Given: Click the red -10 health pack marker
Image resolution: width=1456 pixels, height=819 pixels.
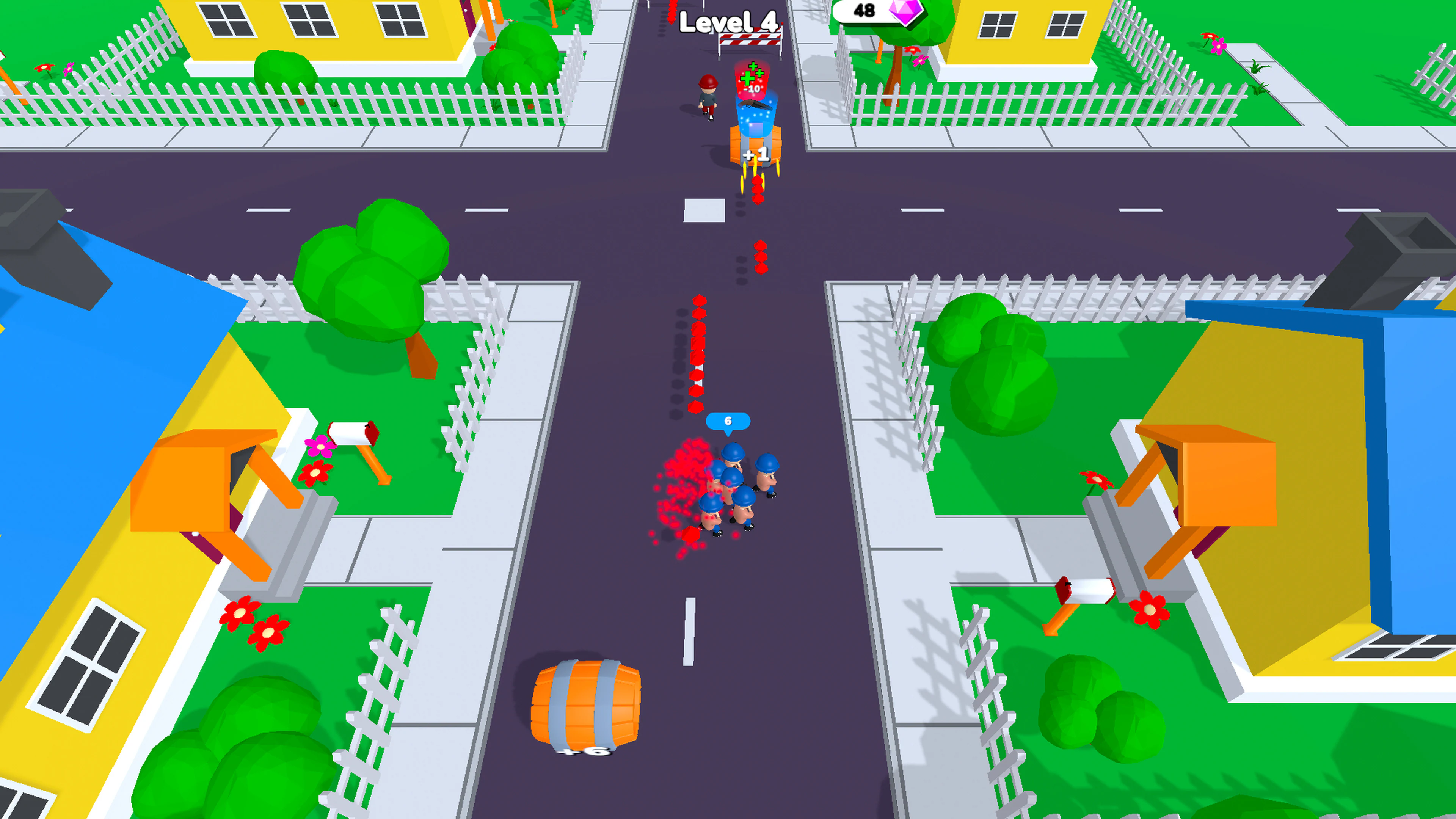Looking at the screenshot, I should (752, 88).
